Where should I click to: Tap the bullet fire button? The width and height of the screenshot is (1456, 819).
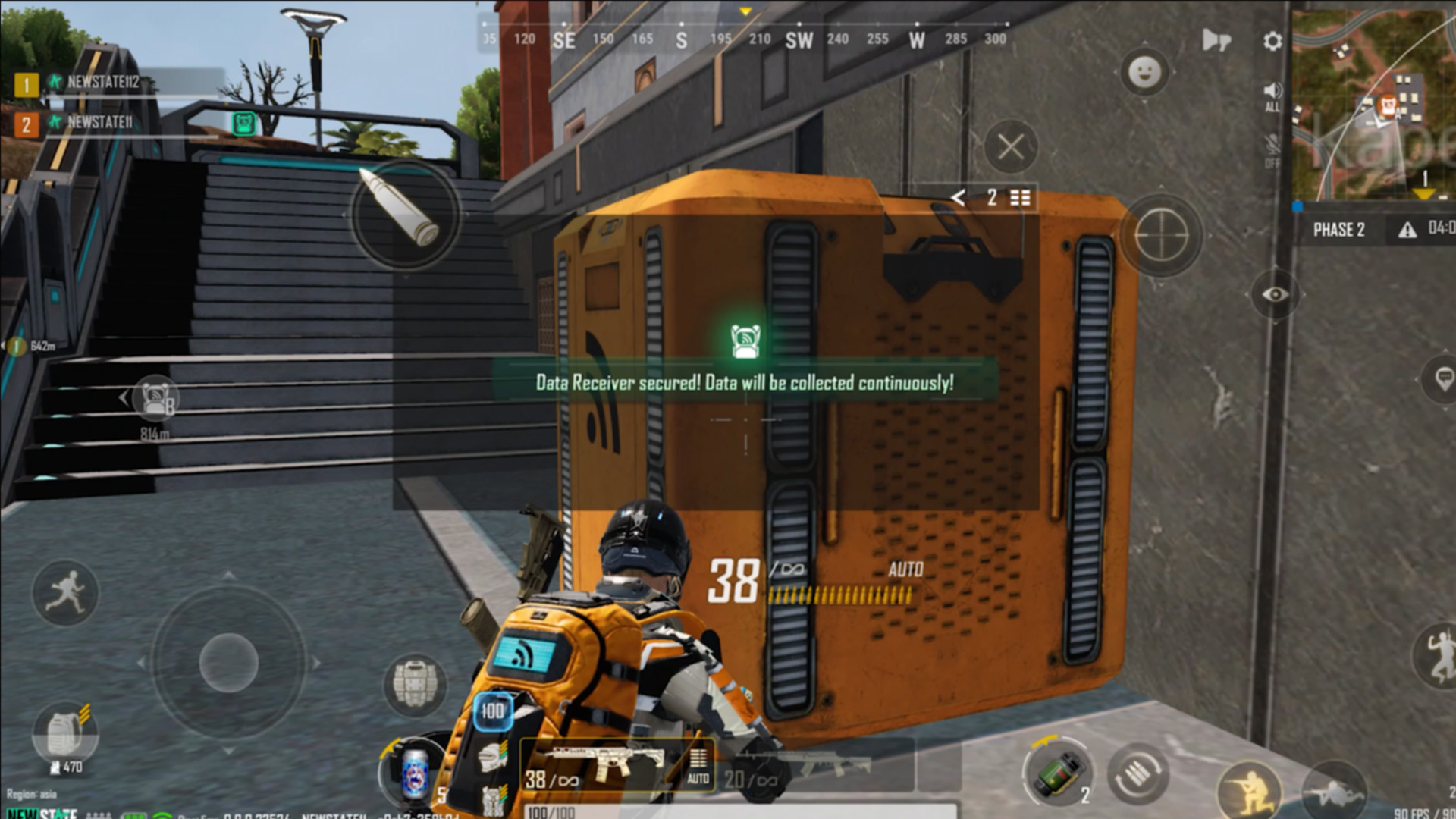click(x=404, y=212)
